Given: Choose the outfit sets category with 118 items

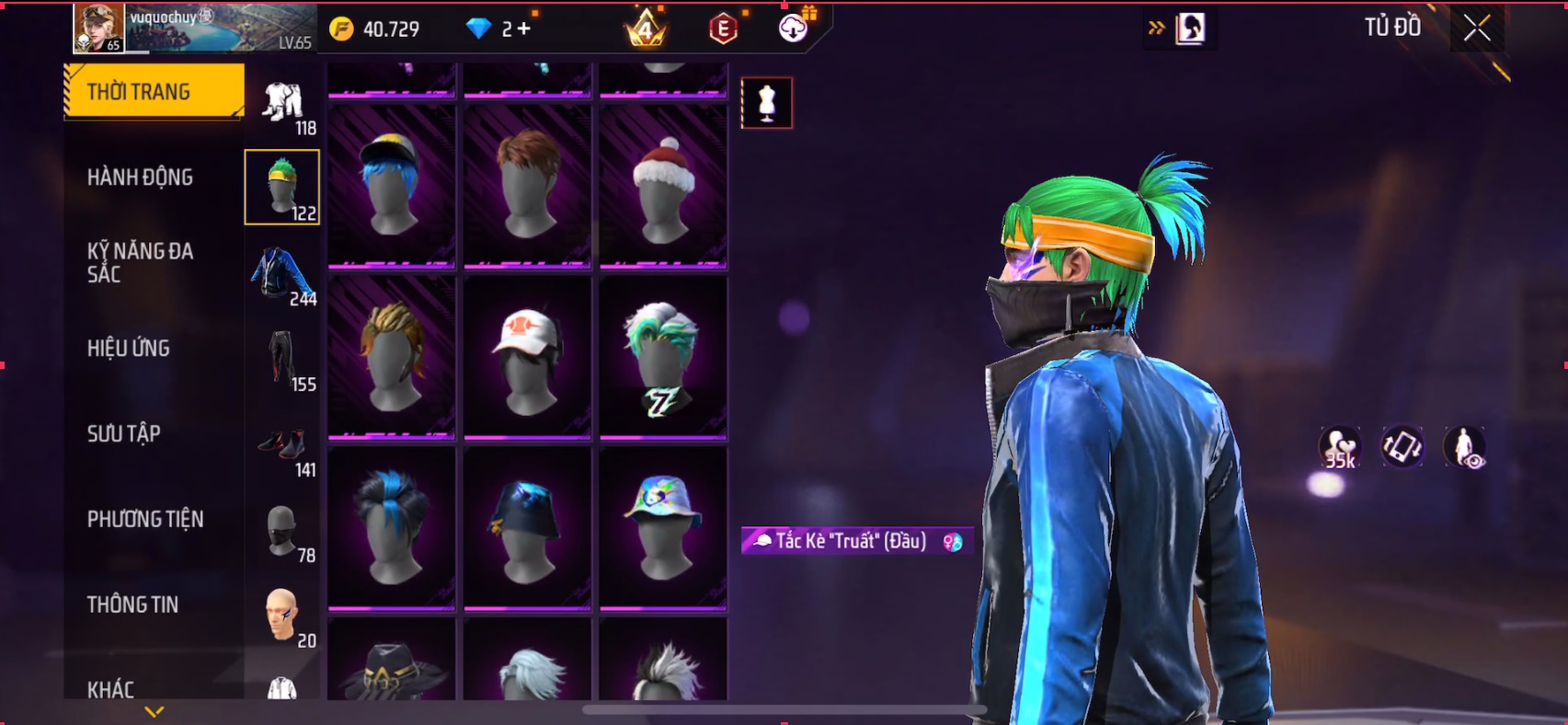Looking at the screenshot, I should 283,104.
